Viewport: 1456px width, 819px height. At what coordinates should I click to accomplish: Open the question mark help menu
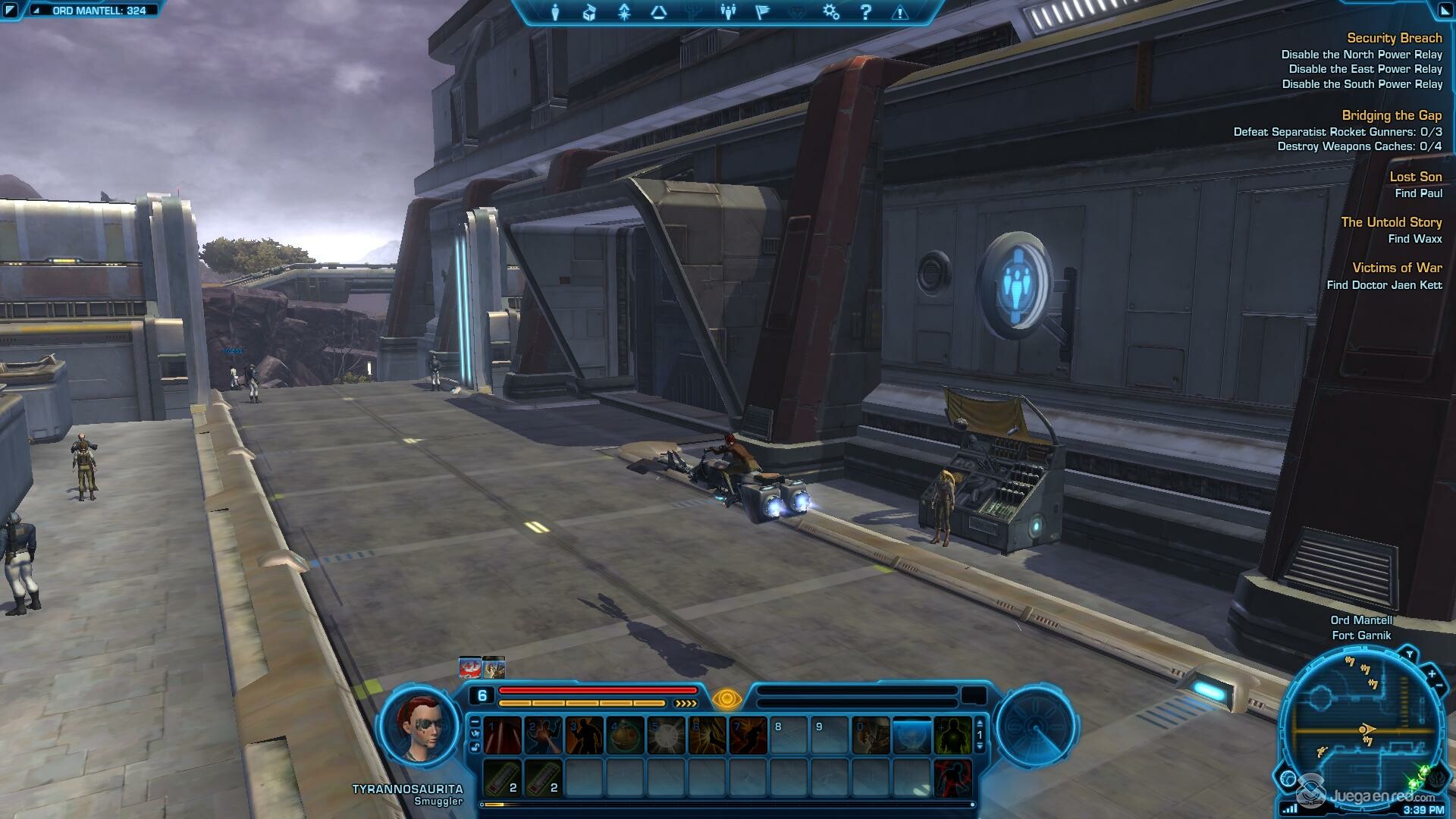click(x=865, y=12)
